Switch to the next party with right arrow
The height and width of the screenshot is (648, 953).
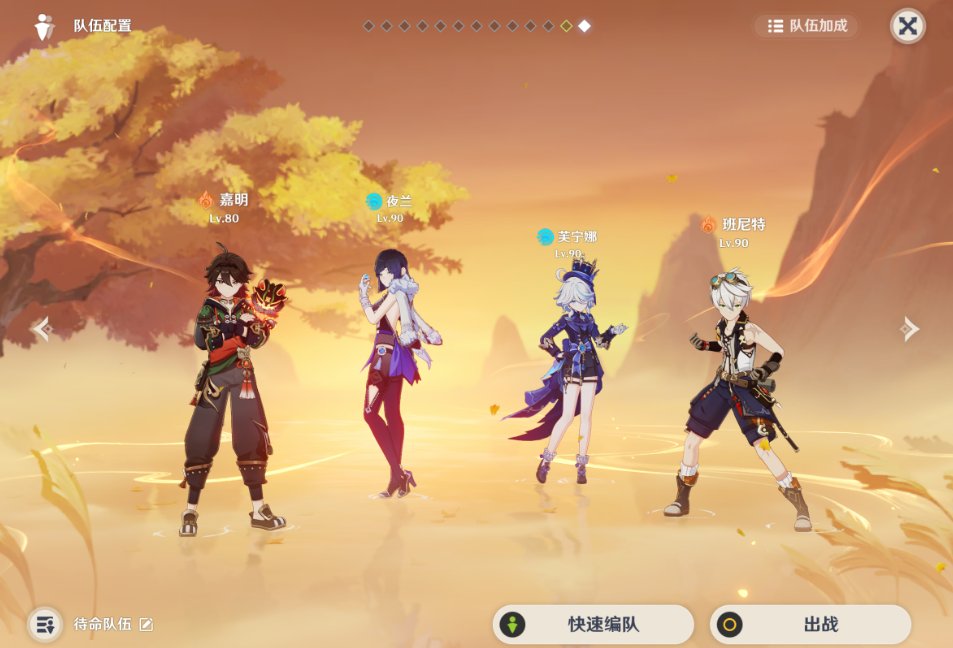(910, 328)
